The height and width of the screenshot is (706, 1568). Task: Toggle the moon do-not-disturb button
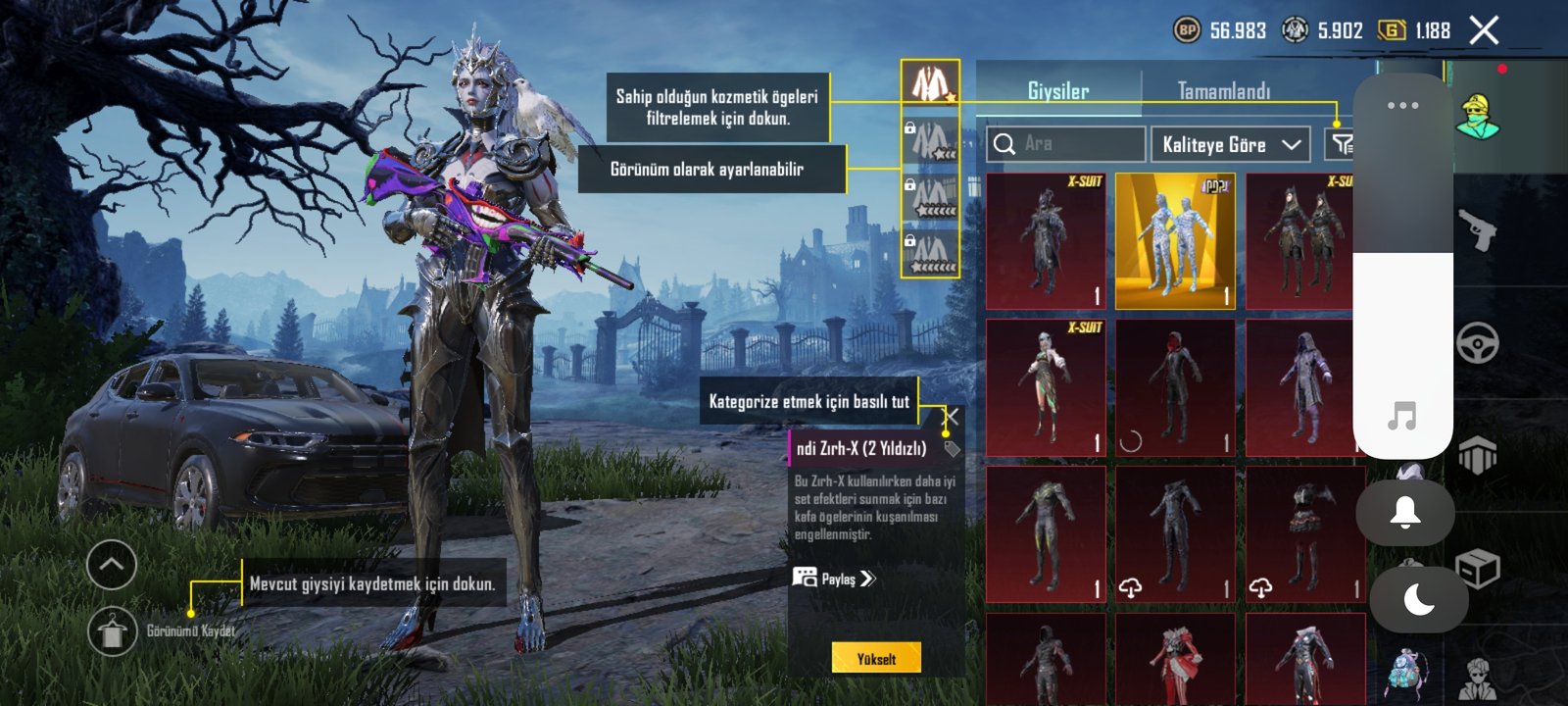pos(1418,598)
